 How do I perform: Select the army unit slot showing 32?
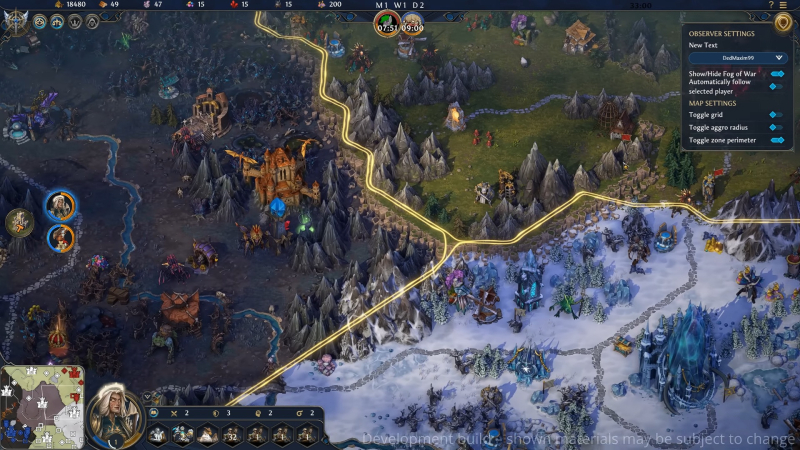pos(233,434)
